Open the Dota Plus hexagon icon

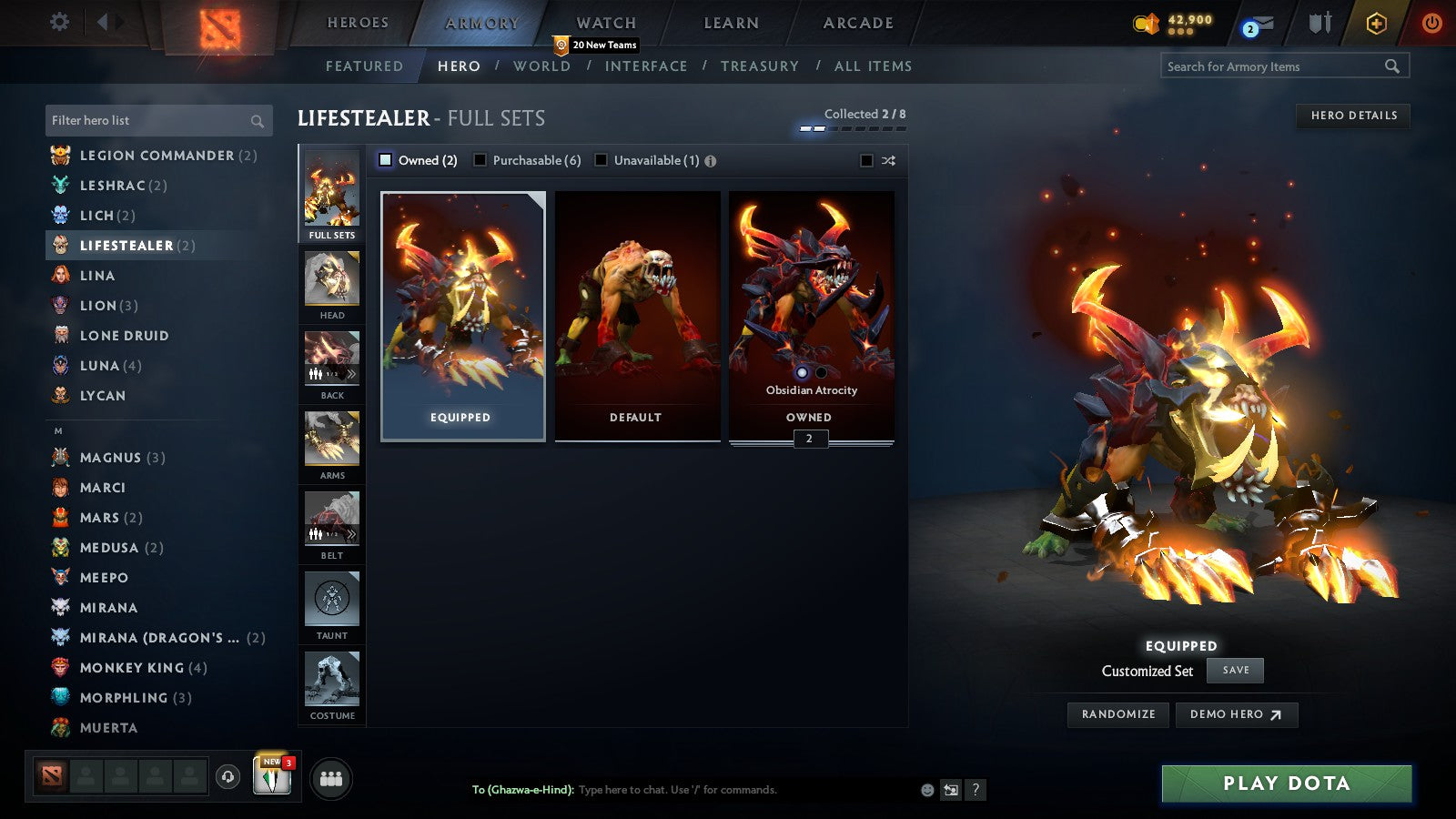pyautogui.click(x=1374, y=22)
